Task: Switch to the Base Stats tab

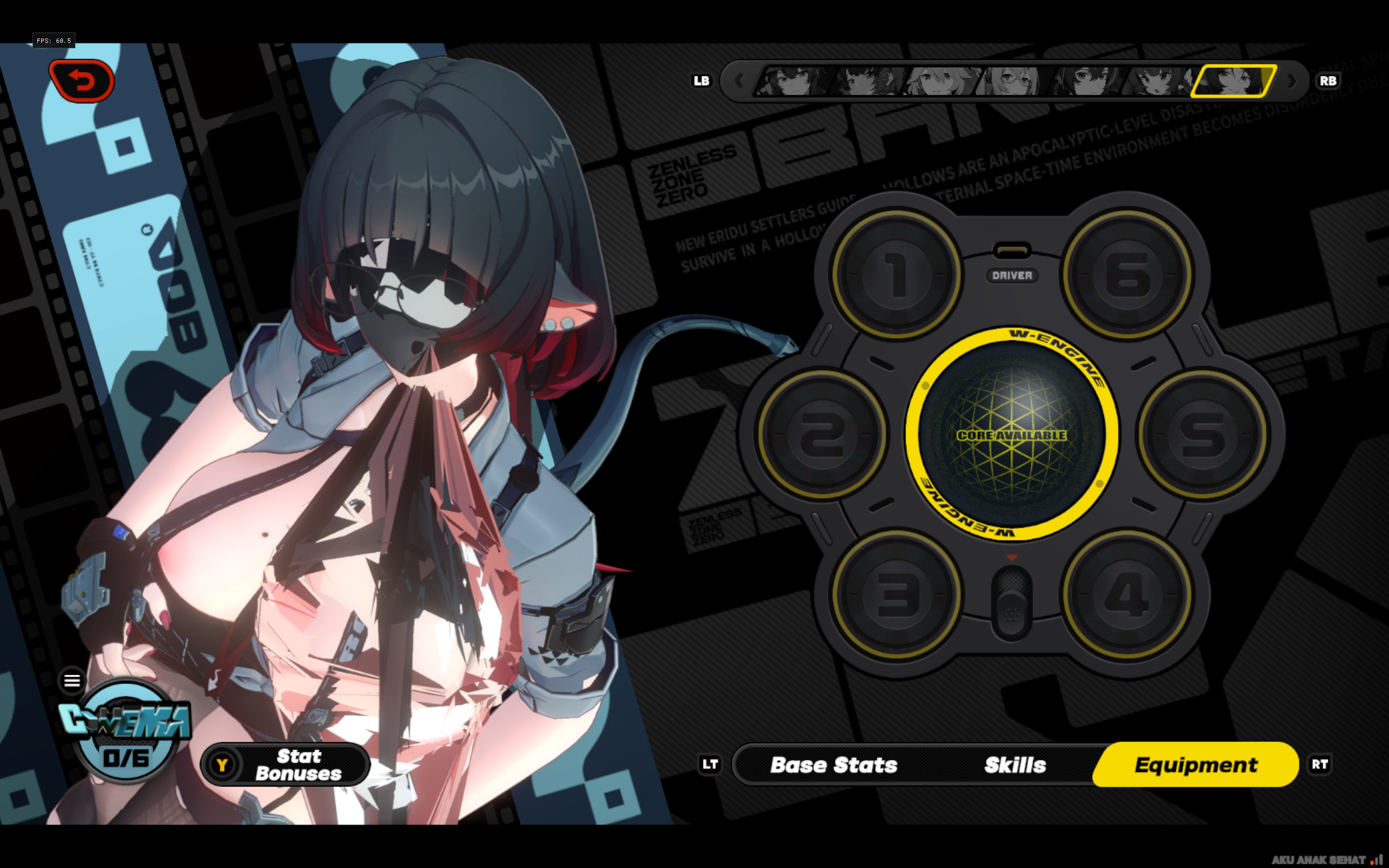Action: coord(833,765)
